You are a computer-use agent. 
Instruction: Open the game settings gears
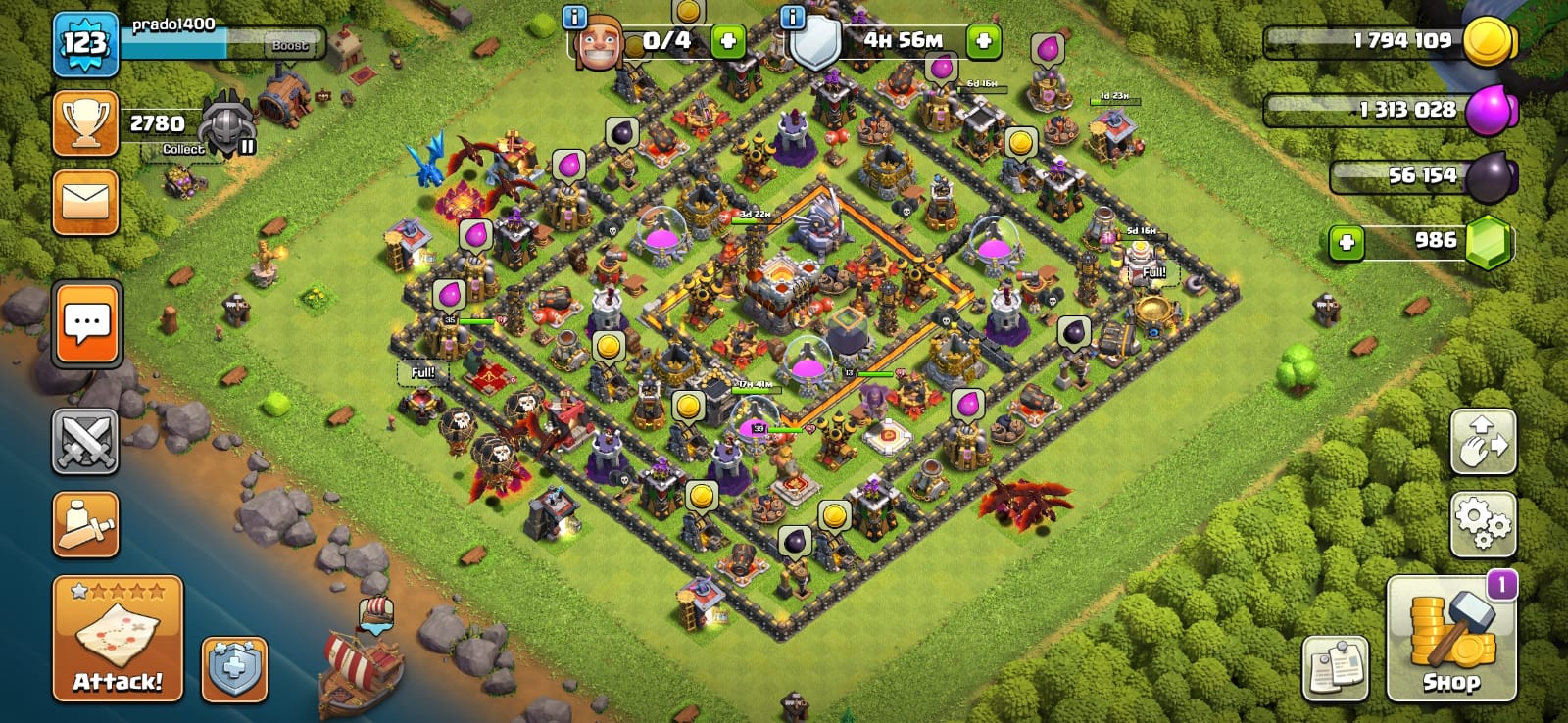click(1483, 524)
